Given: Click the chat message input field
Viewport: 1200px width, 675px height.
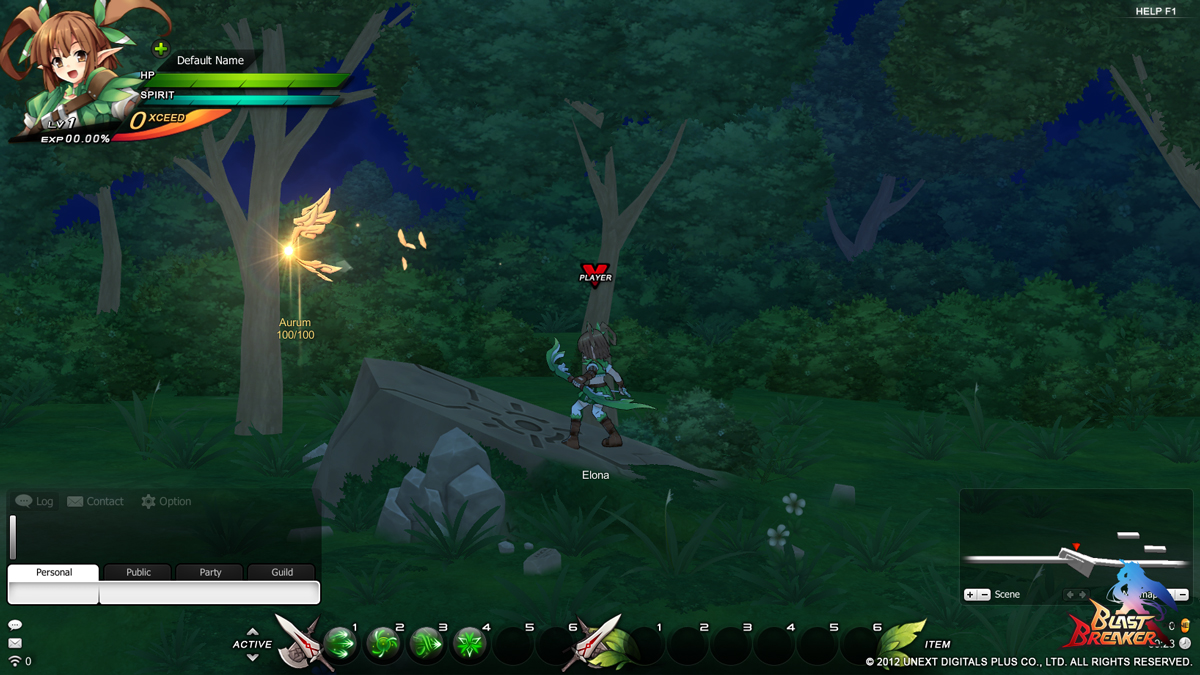Looking at the screenshot, I should pyautogui.click(x=209, y=593).
